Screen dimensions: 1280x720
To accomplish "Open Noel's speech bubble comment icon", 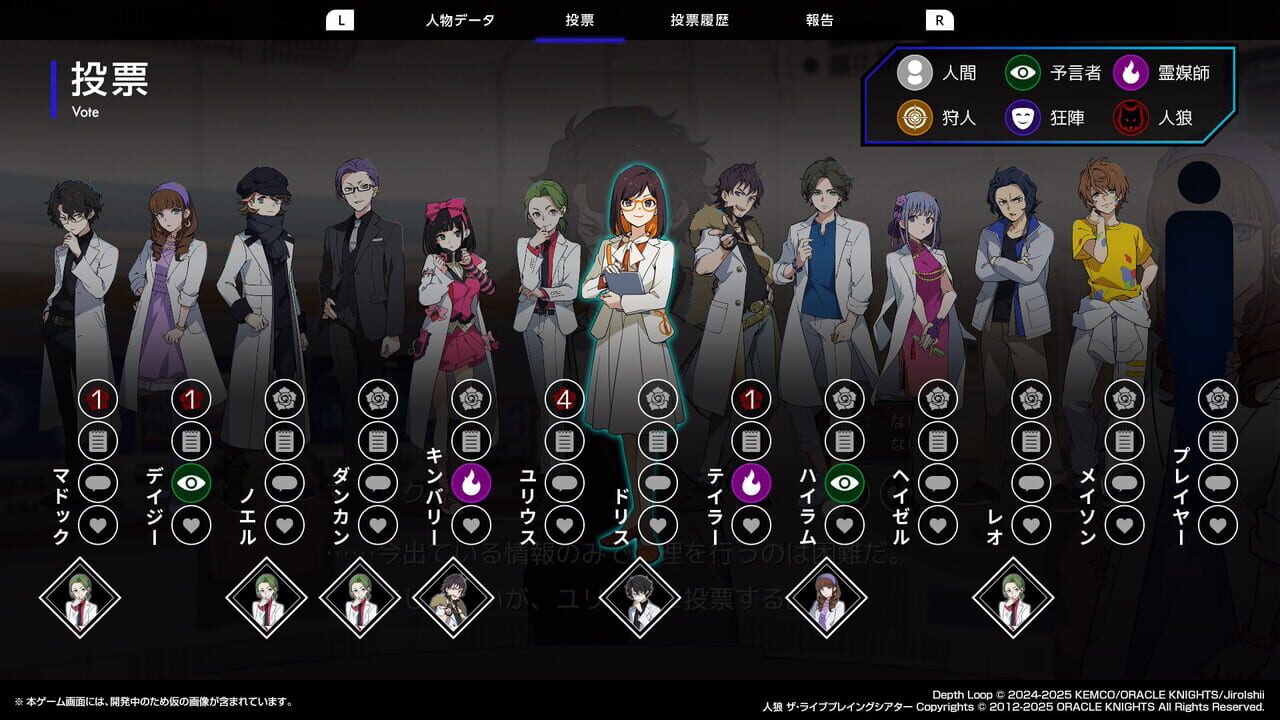I will coord(282,483).
